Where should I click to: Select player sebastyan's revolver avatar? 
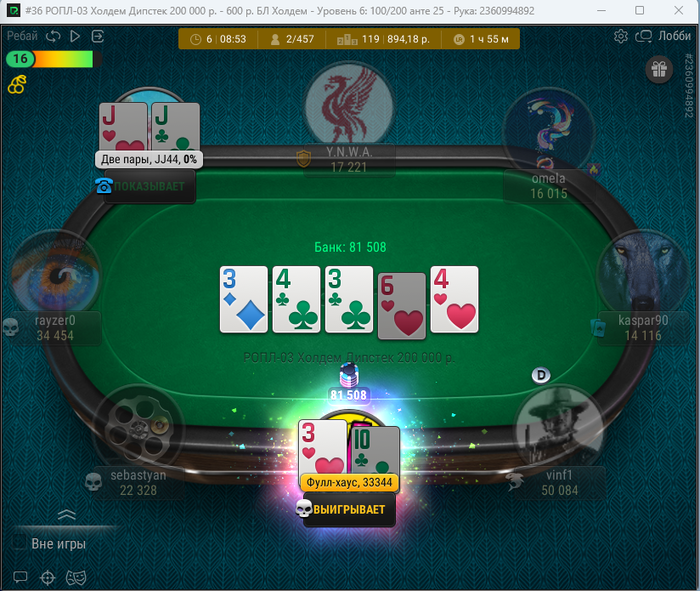(x=138, y=427)
